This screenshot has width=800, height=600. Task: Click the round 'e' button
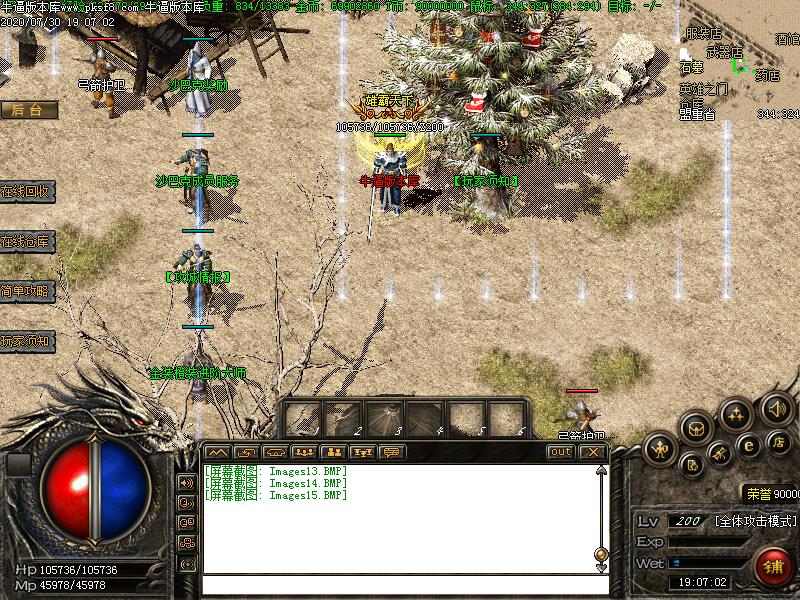pyautogui.click(x=746, y=446)
